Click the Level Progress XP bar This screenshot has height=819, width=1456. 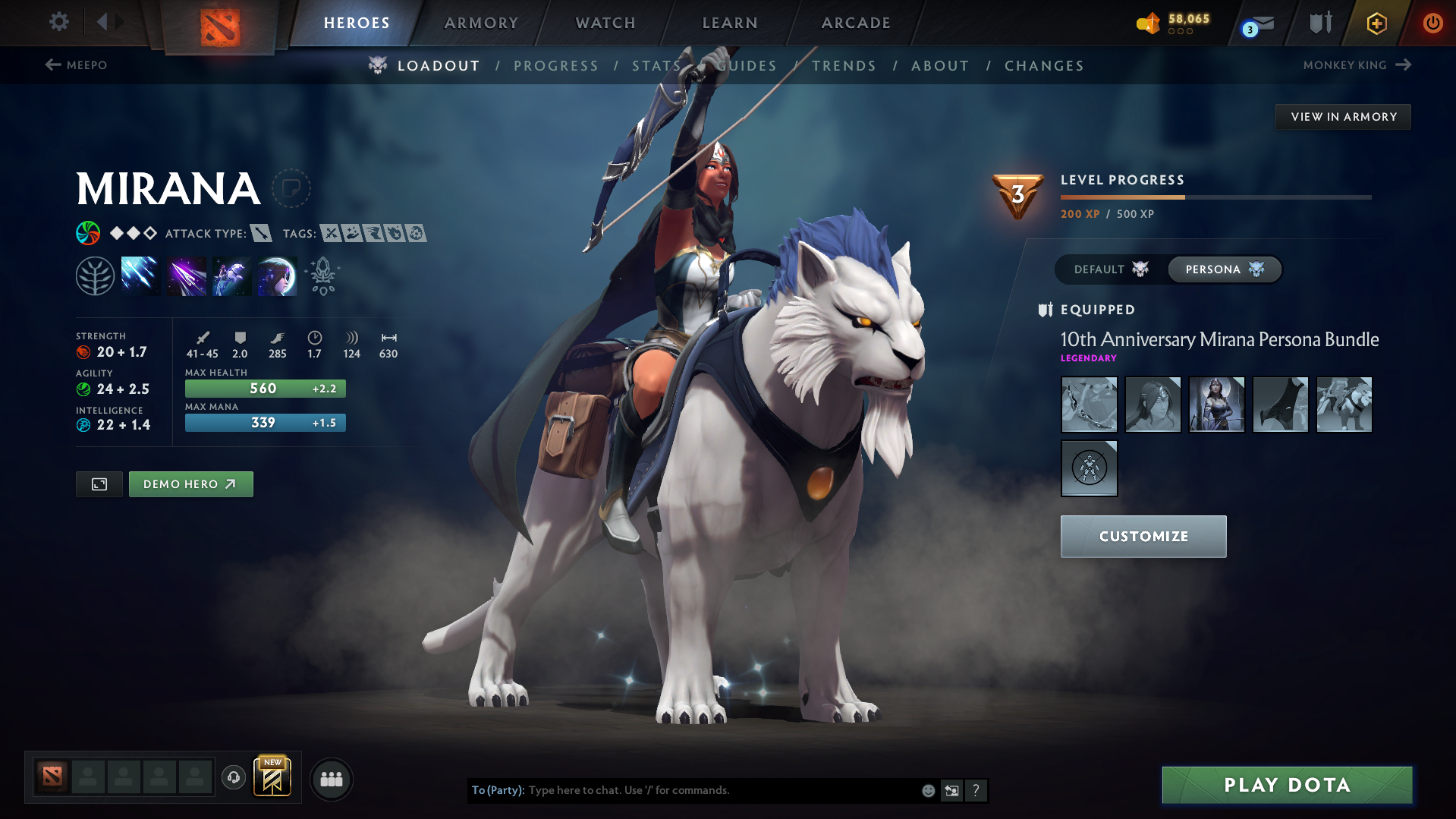(x=1215, y=197)
